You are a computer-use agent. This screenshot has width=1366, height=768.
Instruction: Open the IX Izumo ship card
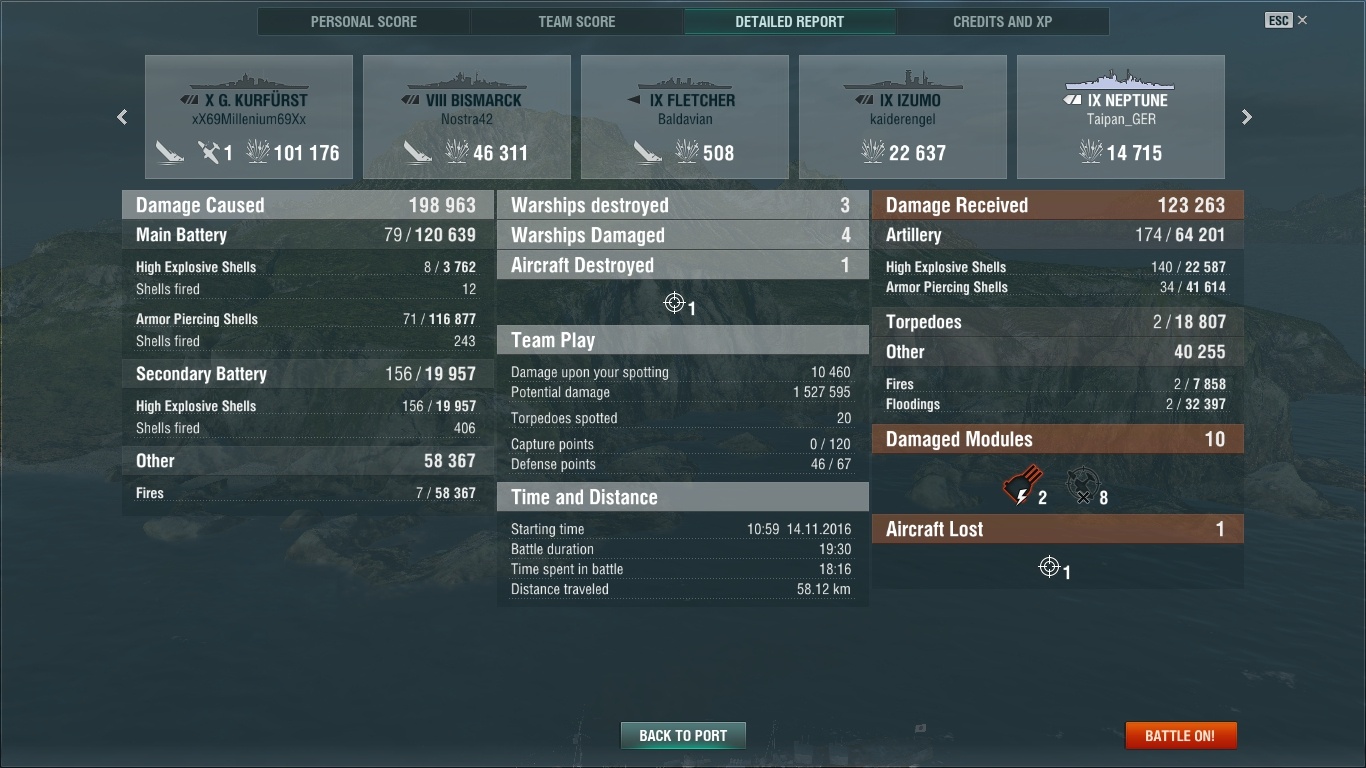903,117
